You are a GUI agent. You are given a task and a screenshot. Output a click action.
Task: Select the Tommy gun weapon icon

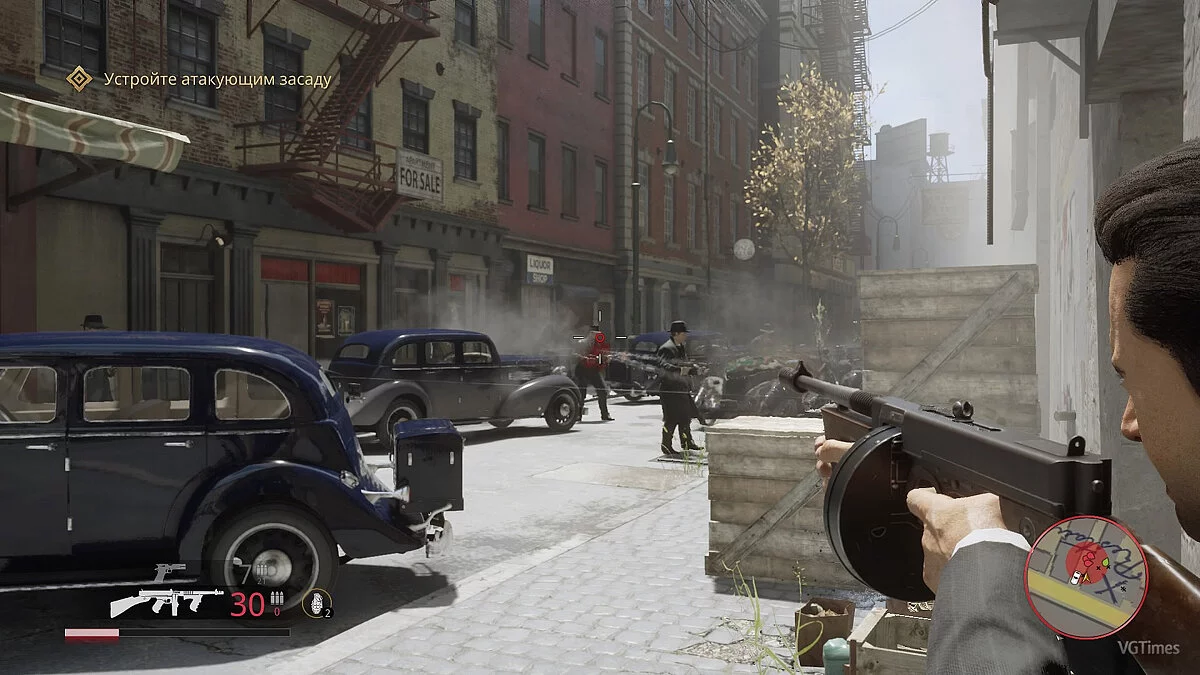click(165, 601)
